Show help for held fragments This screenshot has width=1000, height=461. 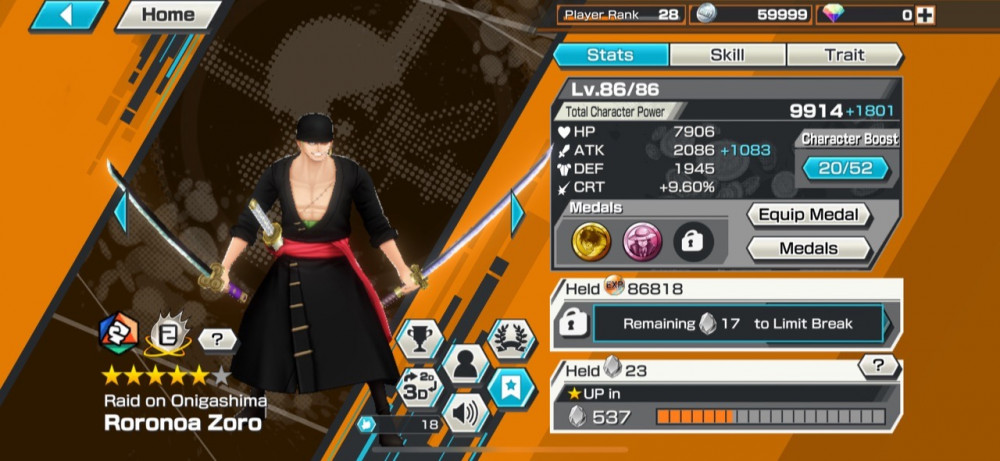pos(877,367)
